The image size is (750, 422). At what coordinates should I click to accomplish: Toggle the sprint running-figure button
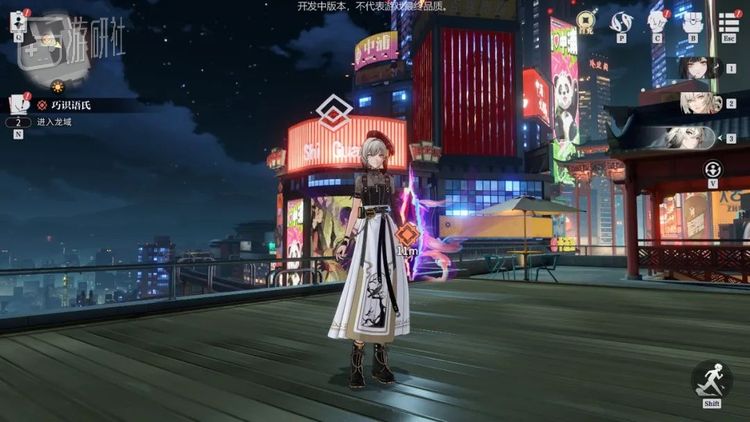pos(711,381)
